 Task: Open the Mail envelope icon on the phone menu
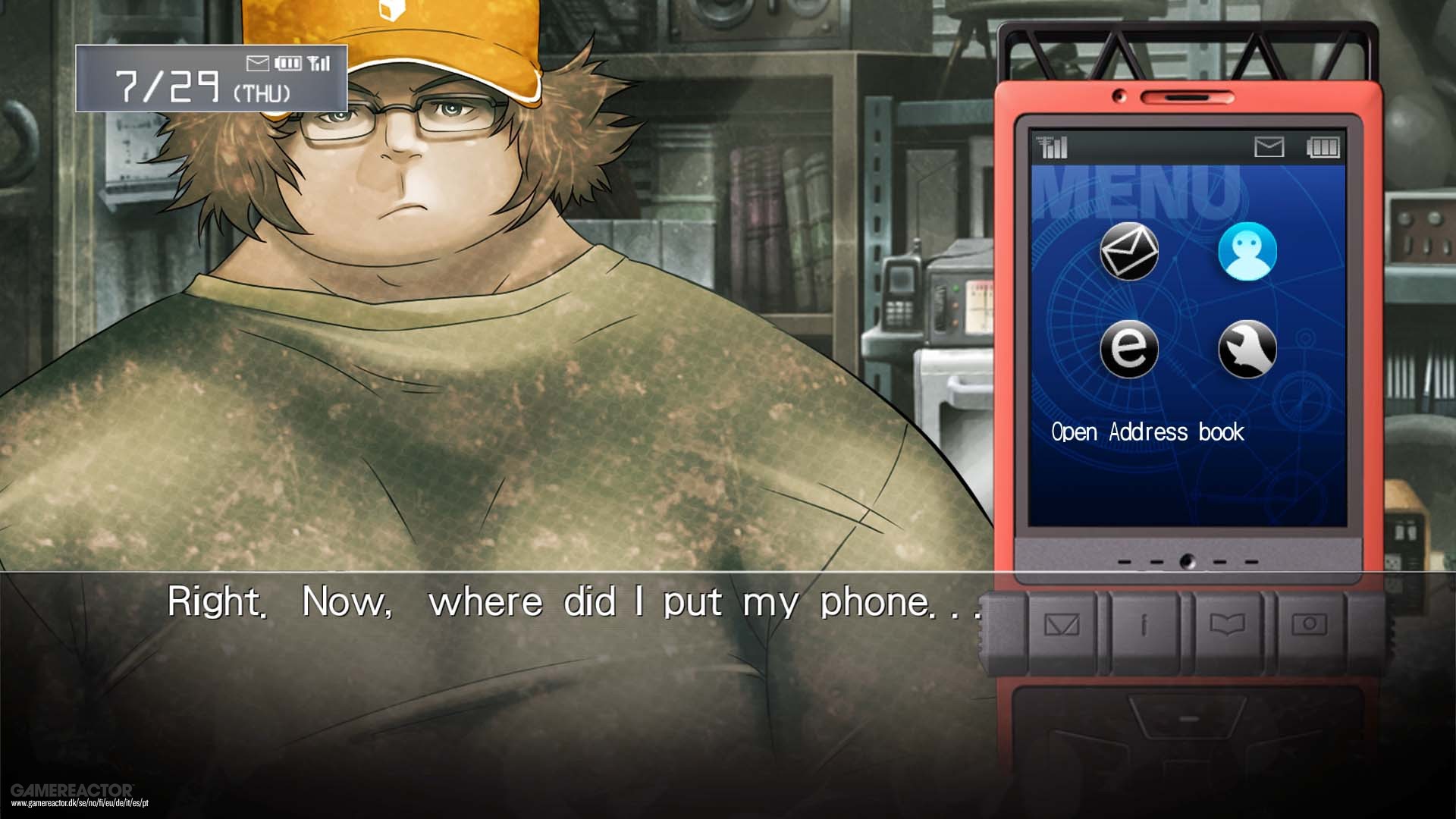[1129, 250]
